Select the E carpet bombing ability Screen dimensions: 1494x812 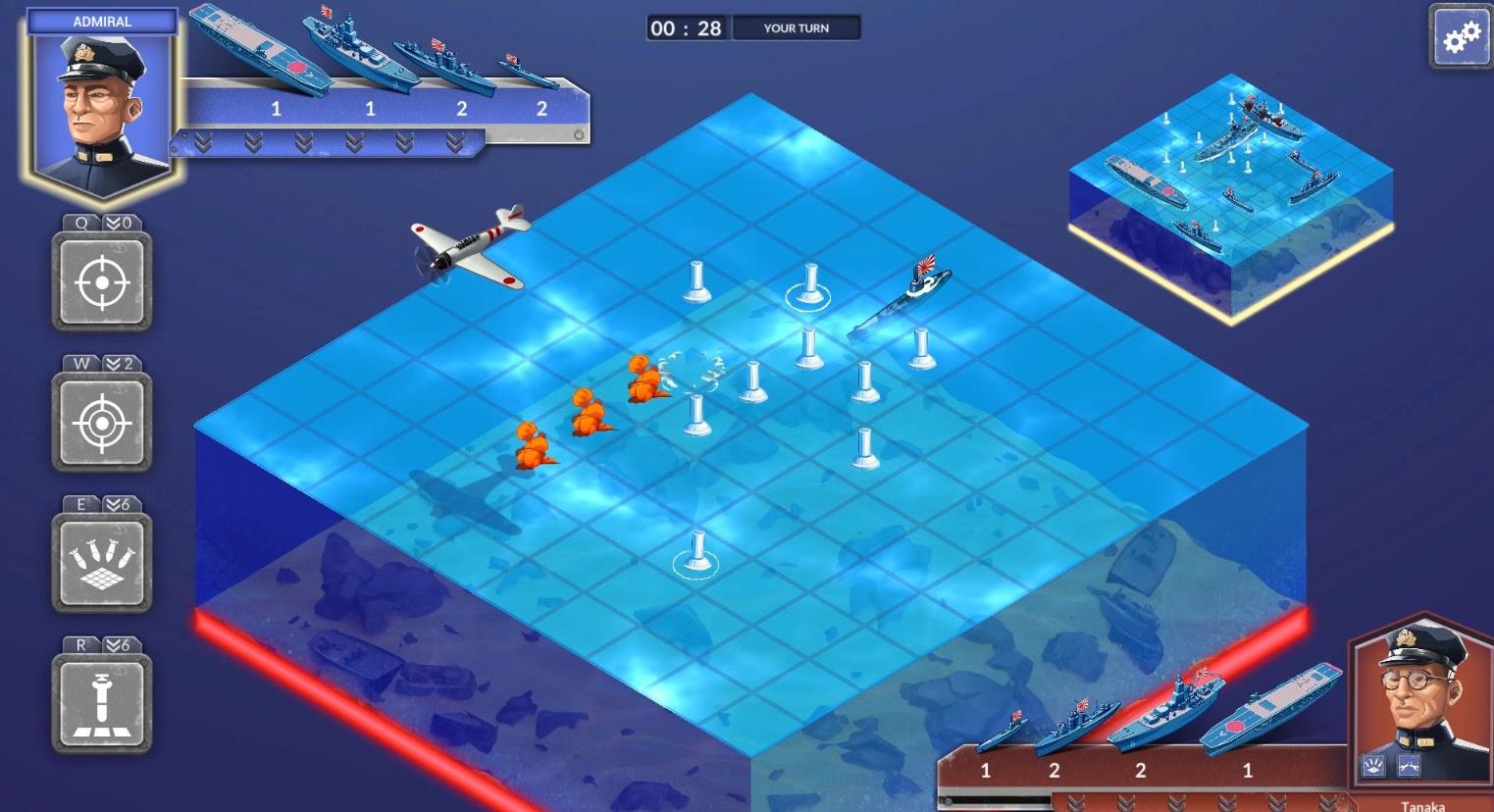point(101,562)
